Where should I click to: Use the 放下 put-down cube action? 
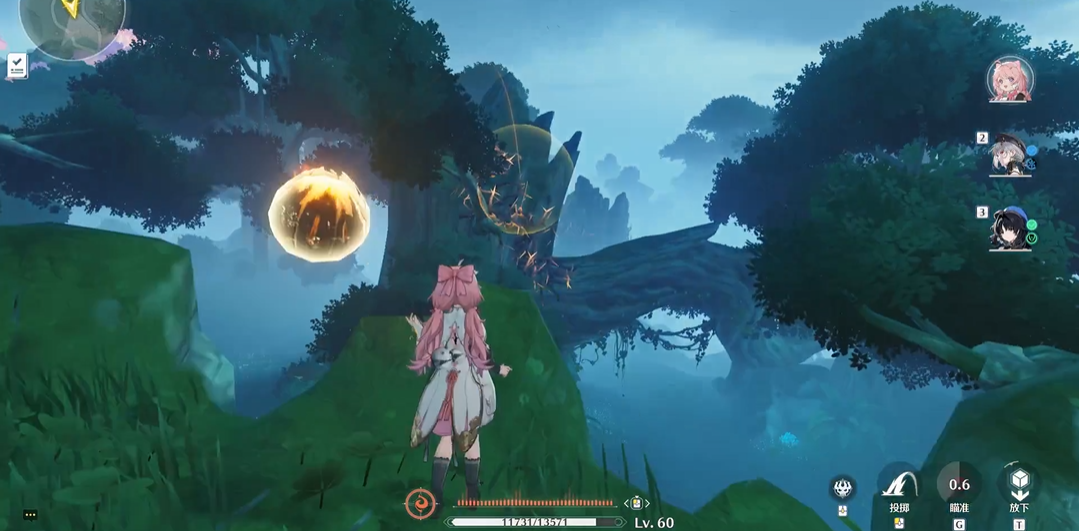1019,485
